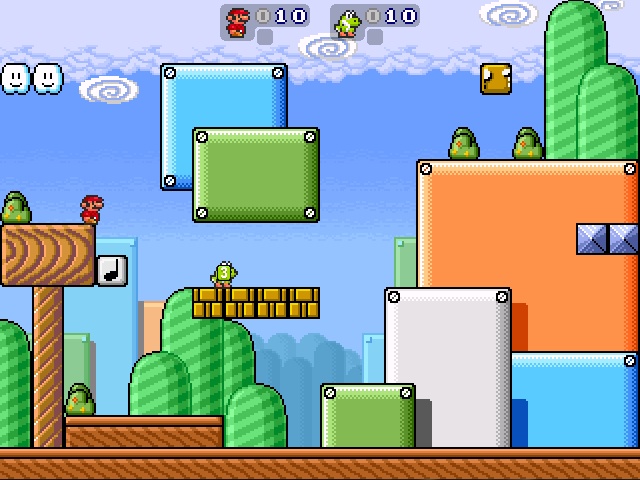Select the green player icon in the score panel
Image resolution: width=640 pixels, height=480 pixels.
(347, 23)
